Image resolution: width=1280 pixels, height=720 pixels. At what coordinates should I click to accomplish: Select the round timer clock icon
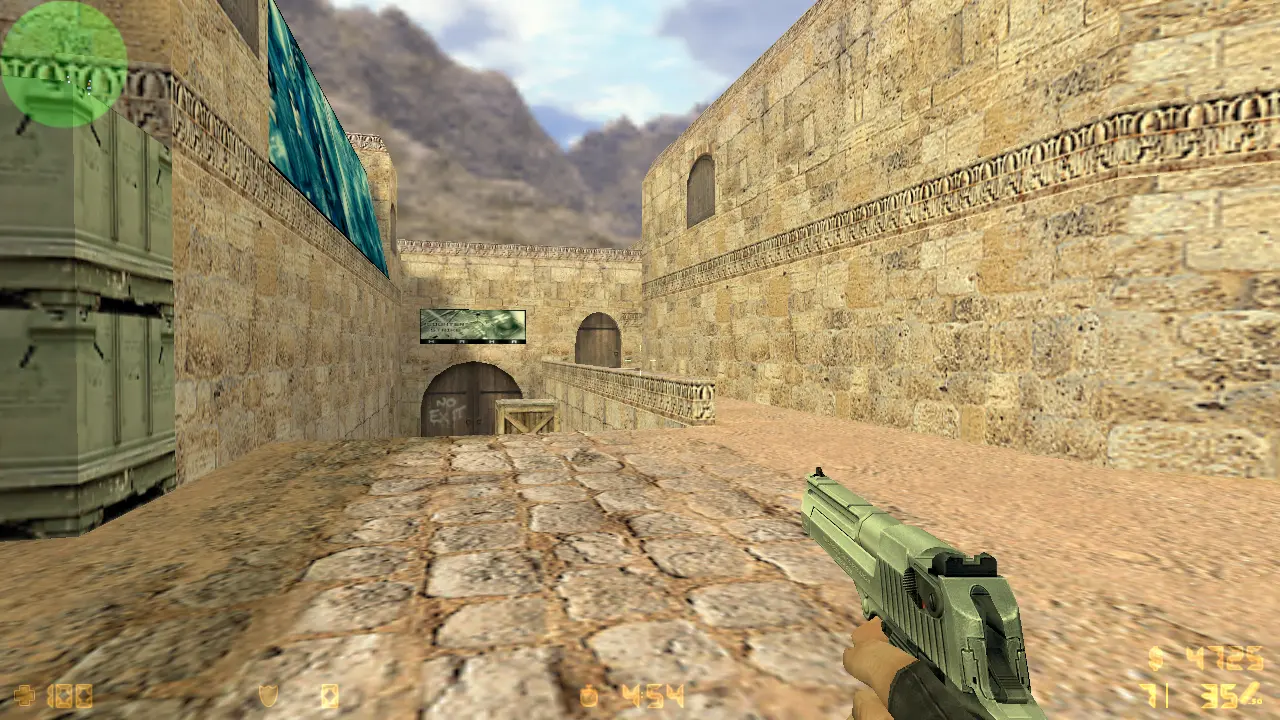click(589, 695)
